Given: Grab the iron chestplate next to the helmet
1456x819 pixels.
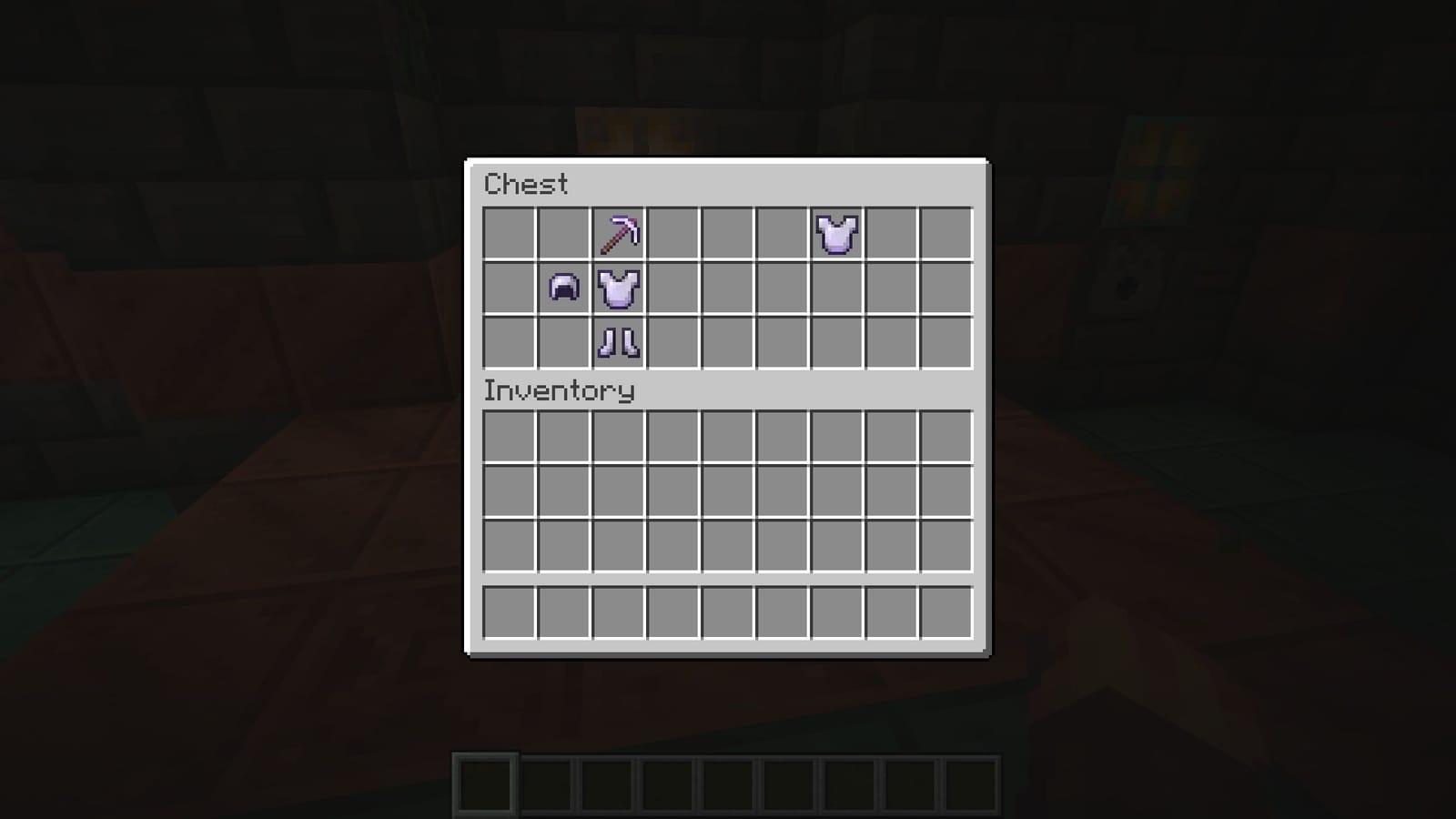Looking at the screenshot, I should pos(619,289).
